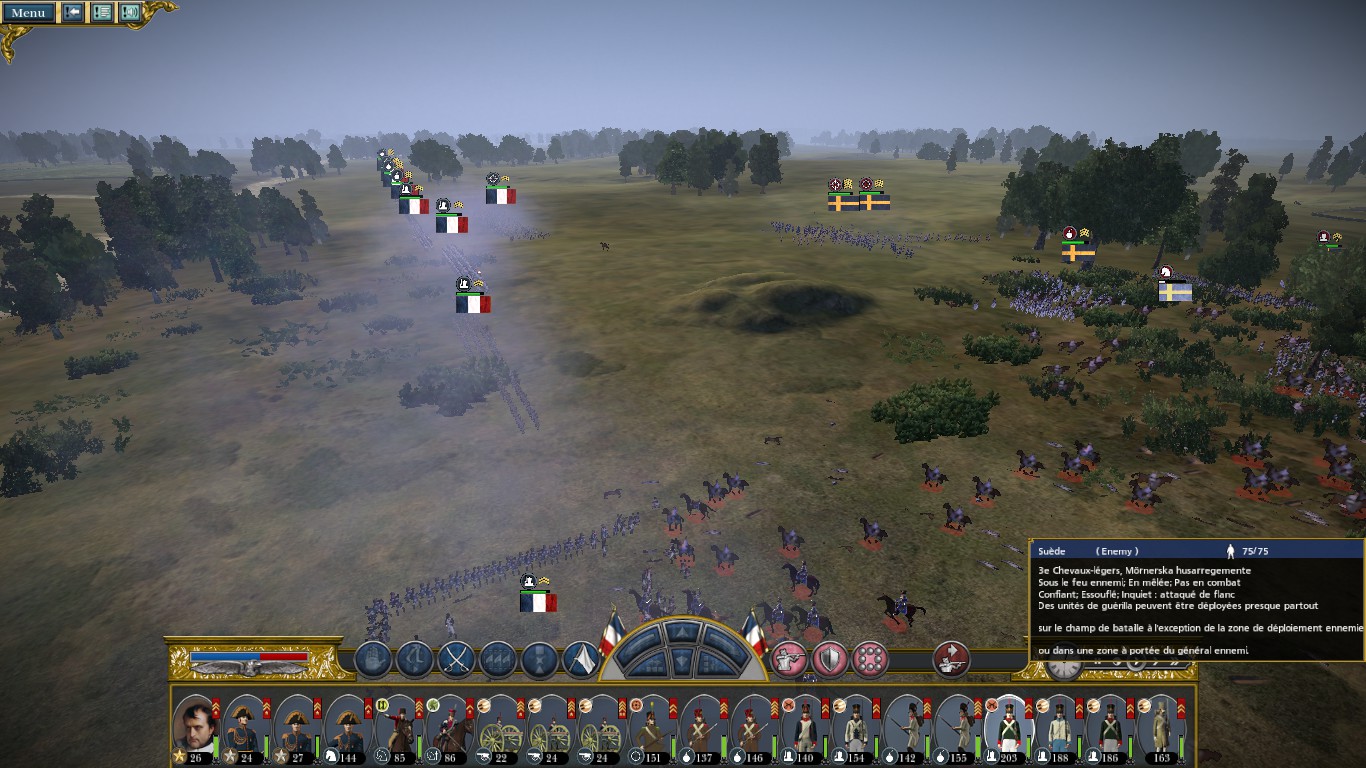The height and width of the screenshot is (768, 1366).
Task: Click the exclamation arrow notification button
Action: point(73,12)
